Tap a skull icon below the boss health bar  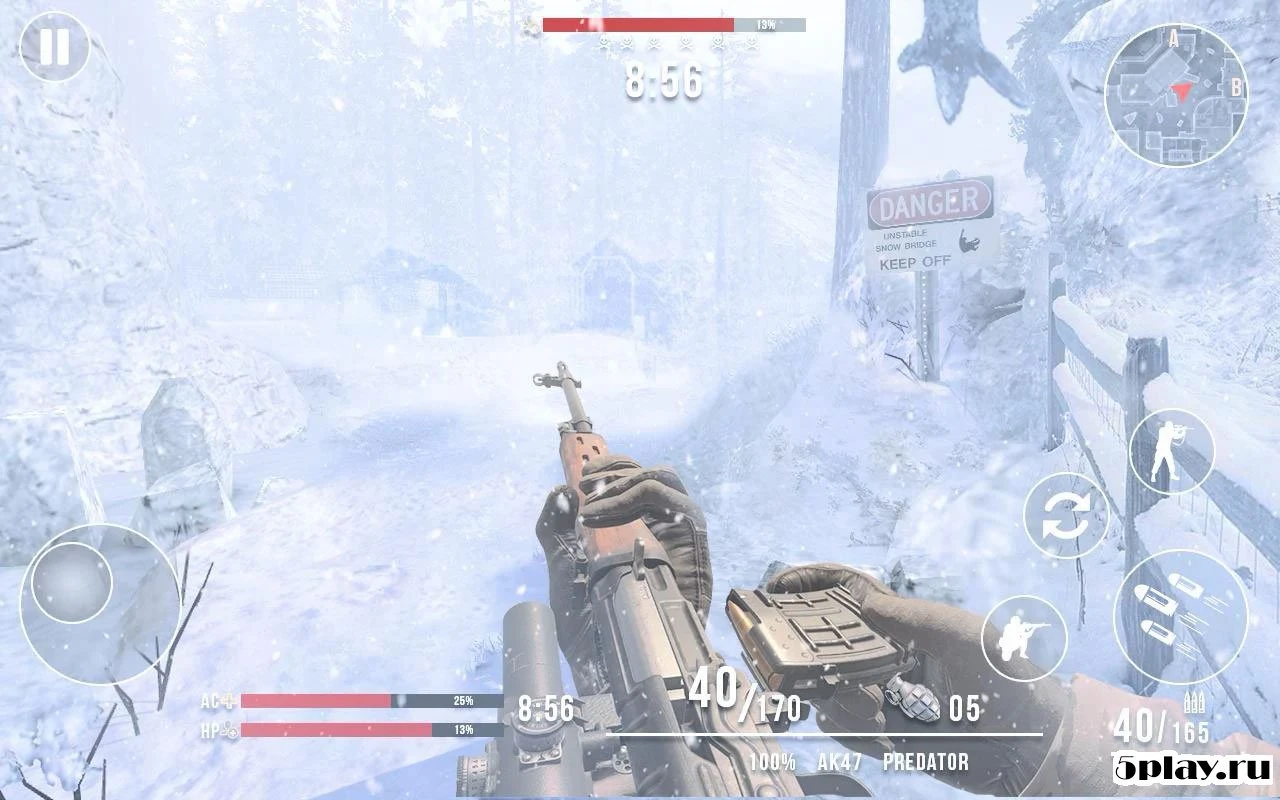point(656,43)
